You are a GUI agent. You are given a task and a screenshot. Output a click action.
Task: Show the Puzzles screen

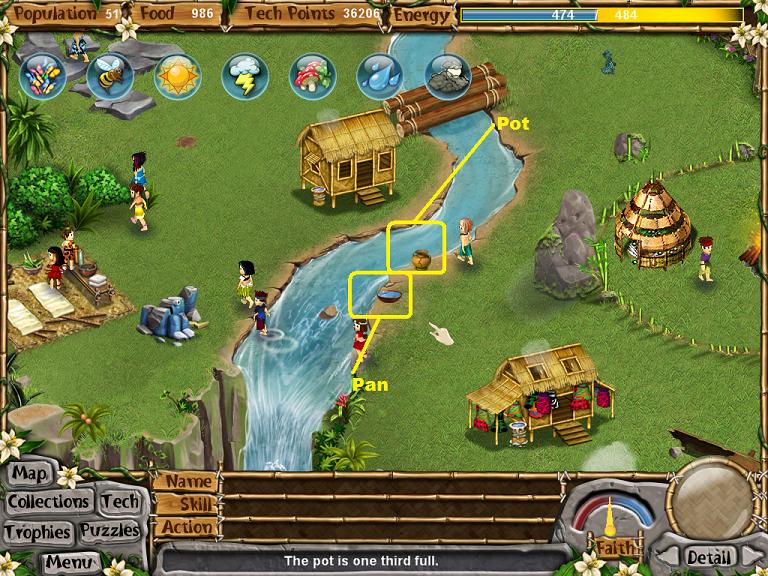tap(110, 531)
